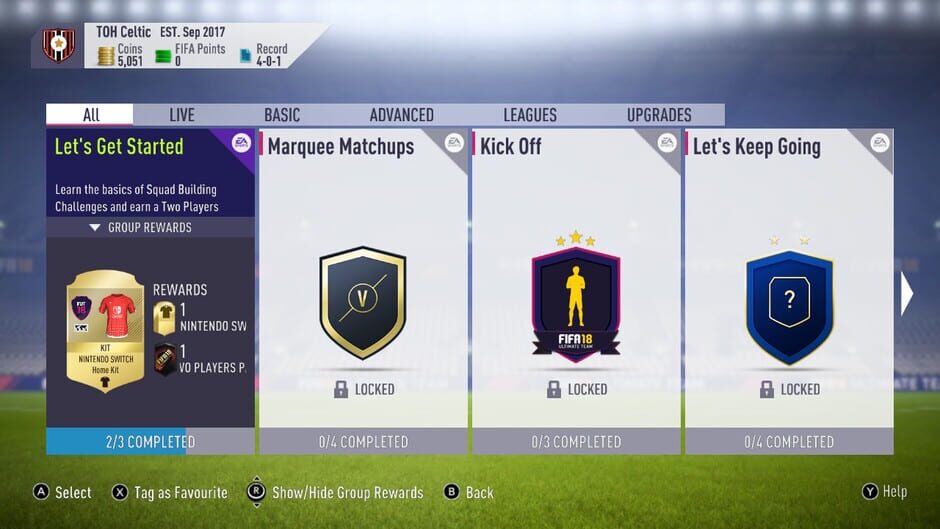The image size is (940, 529).
Task: Show the LEAGUES tab
Action: point(530,115)
